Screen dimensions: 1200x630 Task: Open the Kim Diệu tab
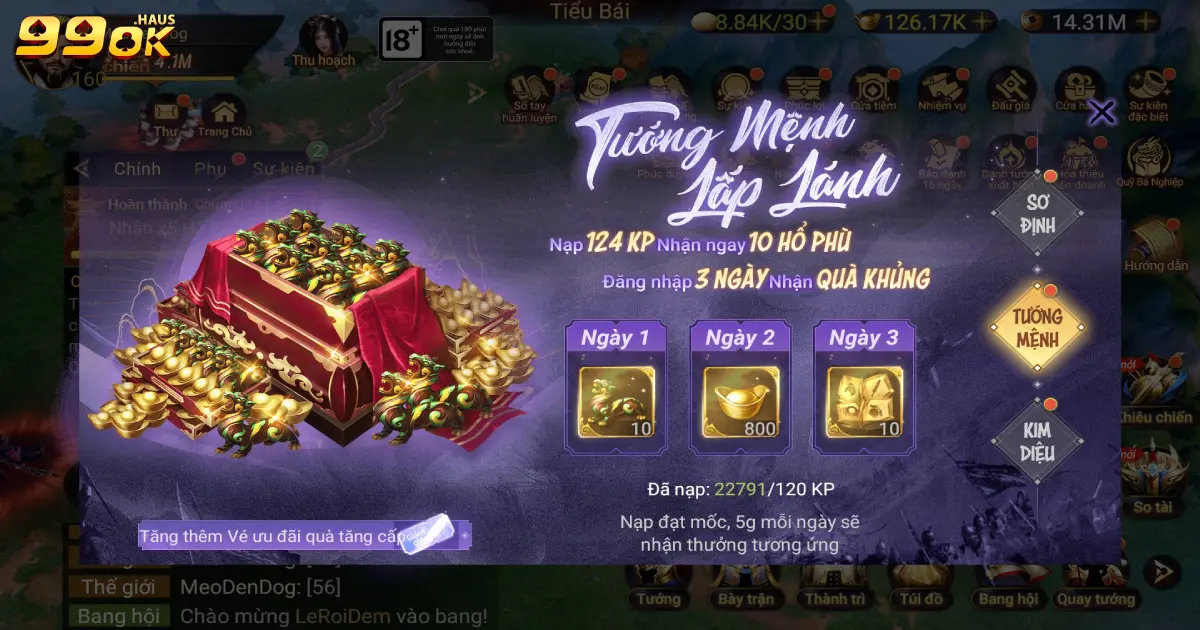(x=1037, y=441)
